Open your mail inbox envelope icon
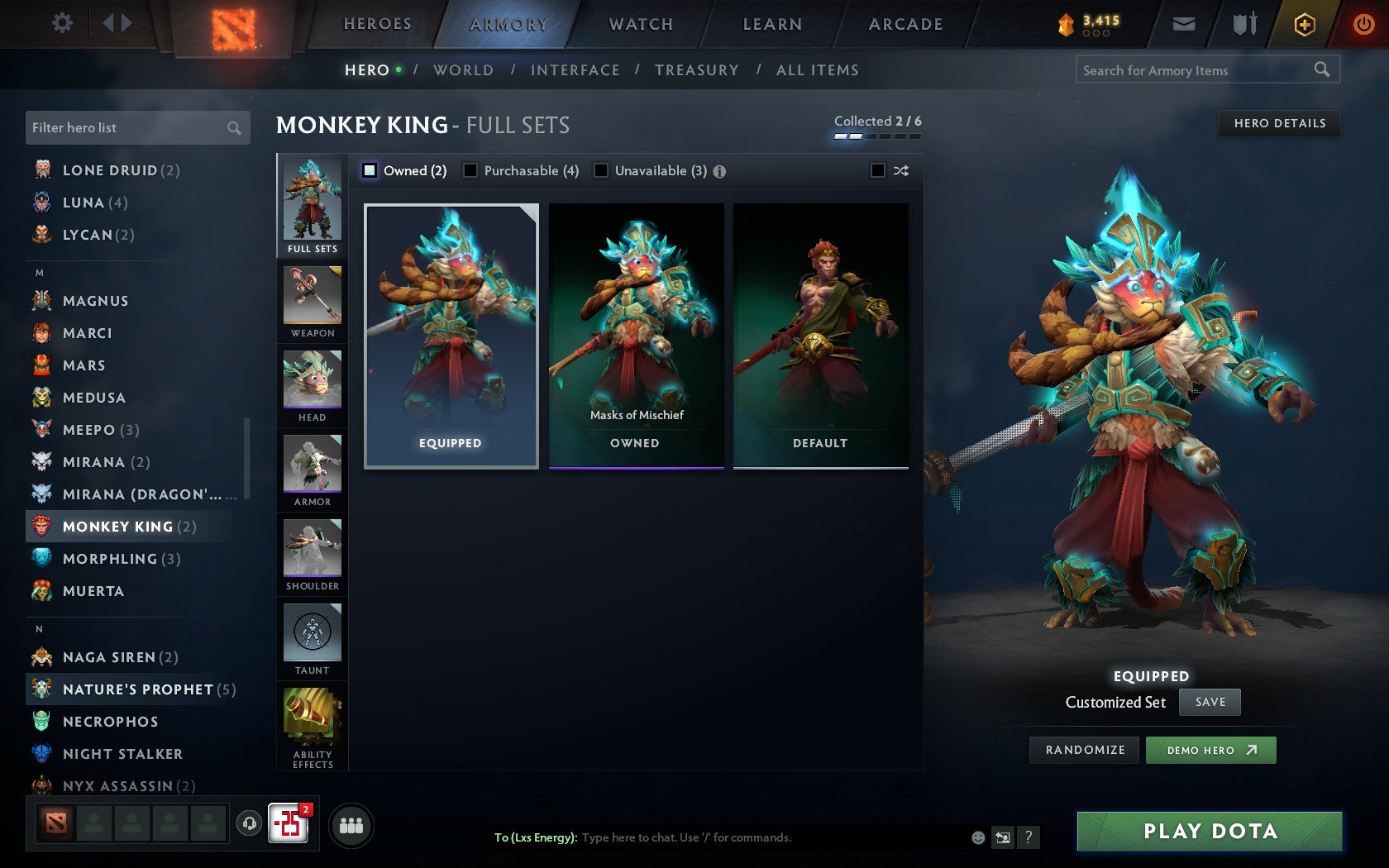This screenshot has width=1389, height=868. [x=1184, y=24]
